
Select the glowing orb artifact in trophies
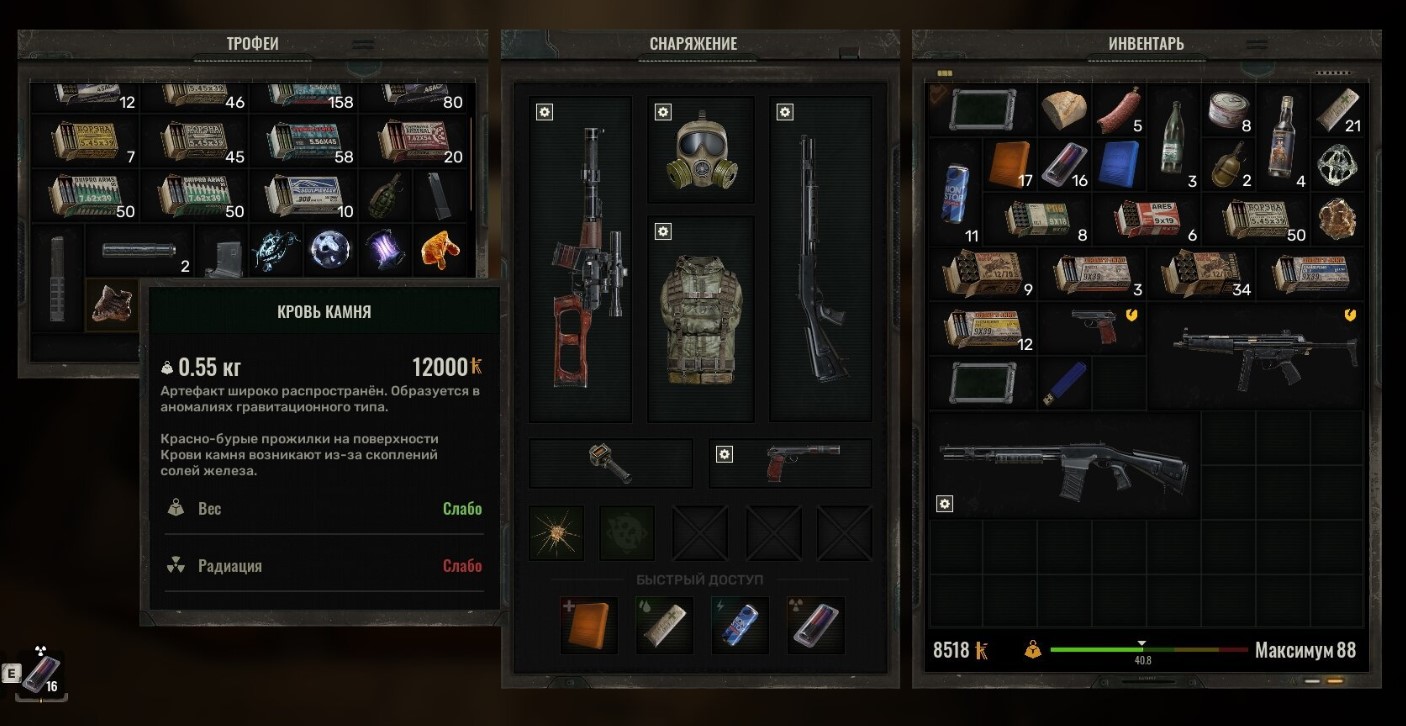pyautogui.click(x=328, y=249)
